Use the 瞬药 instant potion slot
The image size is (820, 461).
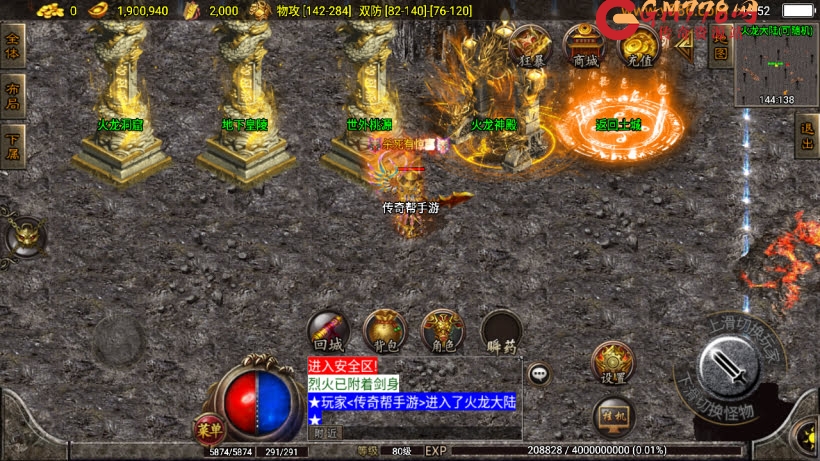[x=500, y=331]
